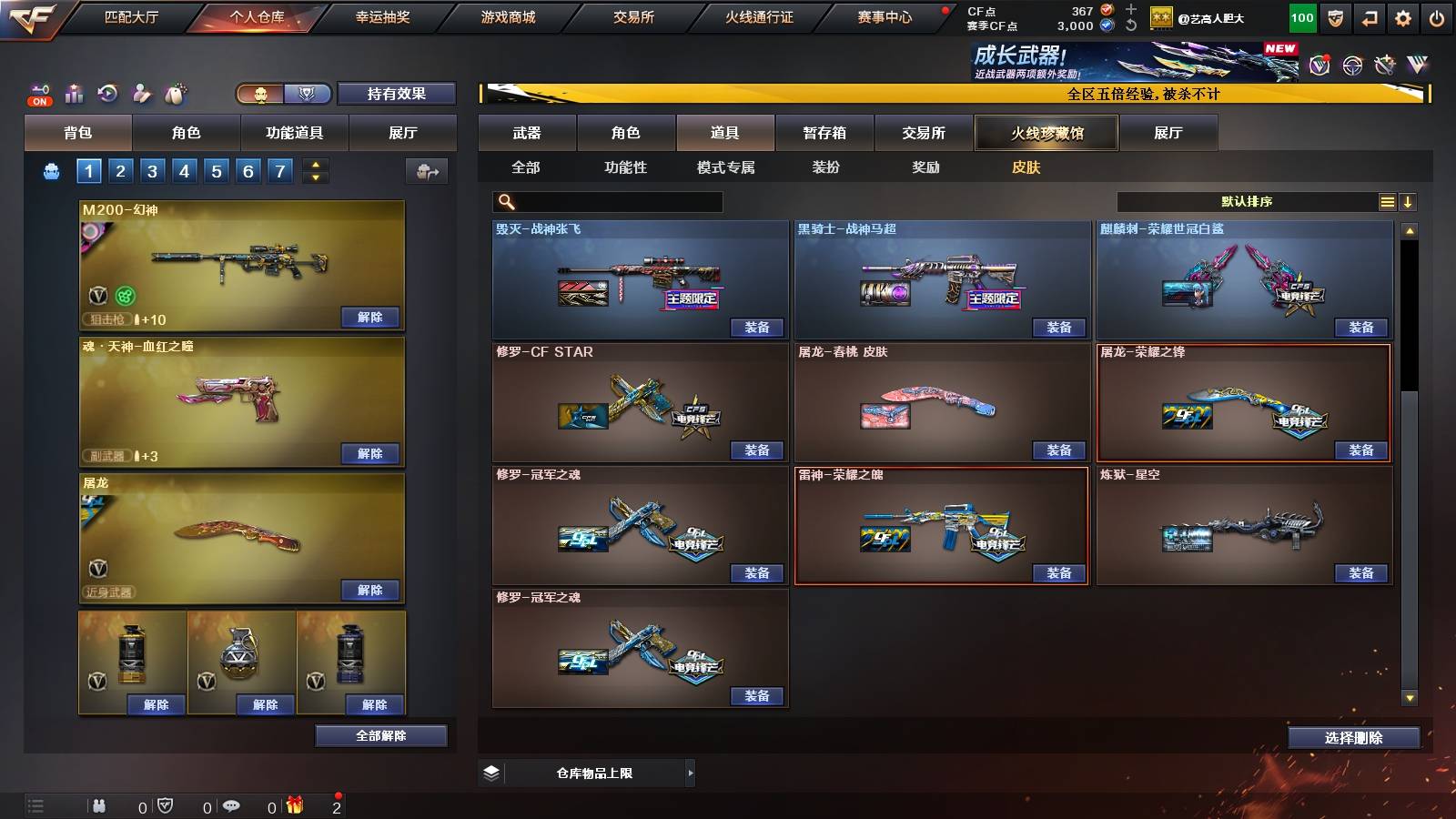This screenshot has height=819, width=1456.
Task: Open the settings gear icon at top right
Action: point(1403,17)
